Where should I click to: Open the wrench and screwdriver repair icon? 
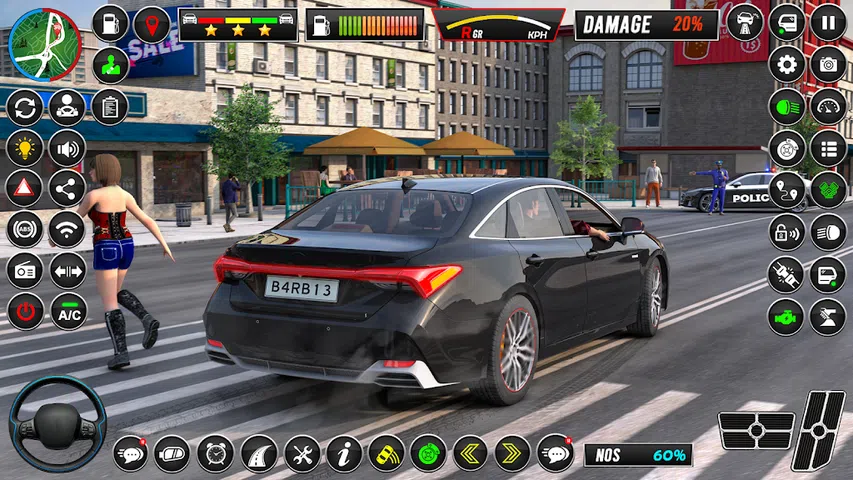(x=302, y=453)
